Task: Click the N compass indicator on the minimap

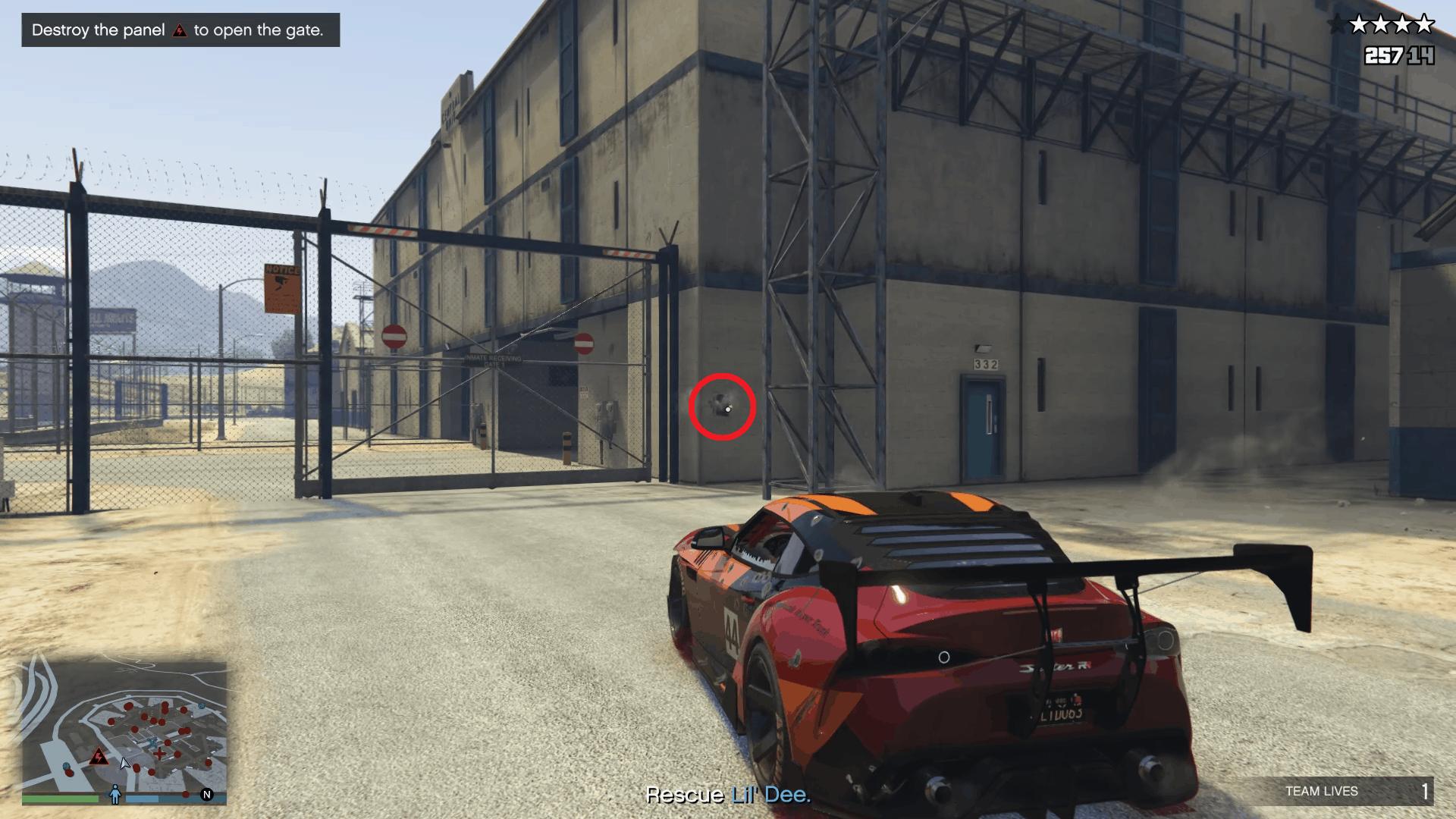Action: pos(206,795)
